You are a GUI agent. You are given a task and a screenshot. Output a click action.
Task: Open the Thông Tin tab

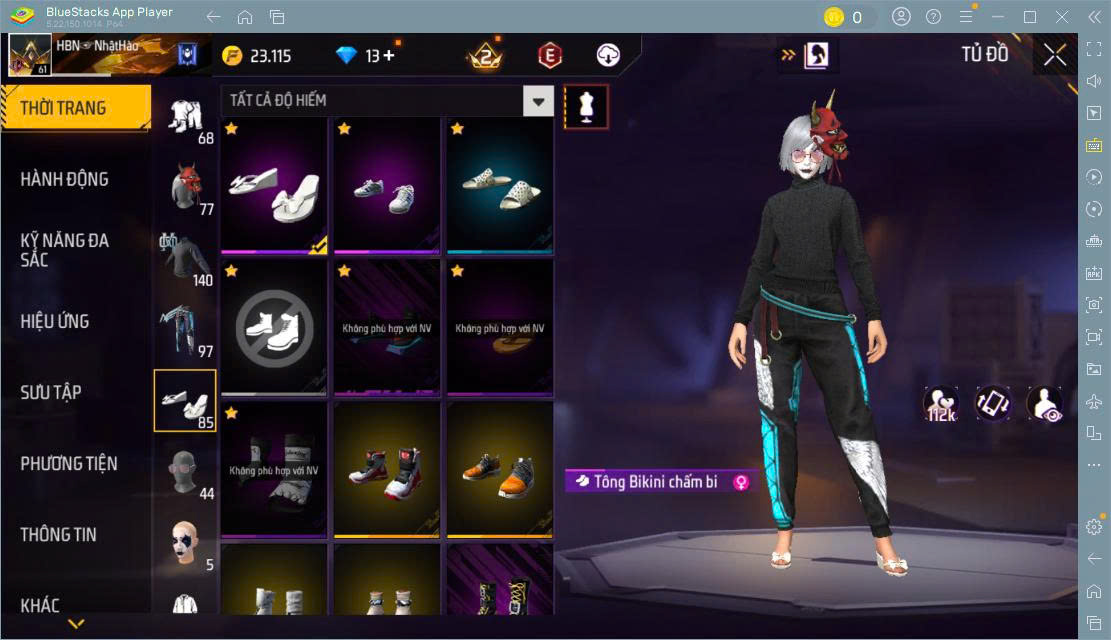(59, 534)
